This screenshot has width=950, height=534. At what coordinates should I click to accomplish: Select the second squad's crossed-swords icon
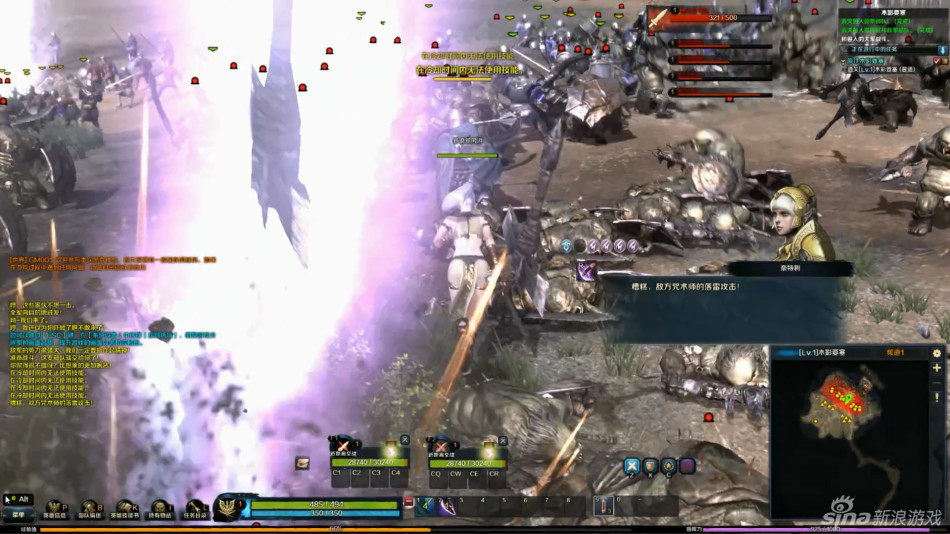pyautogui.click(x=440, y=446)
